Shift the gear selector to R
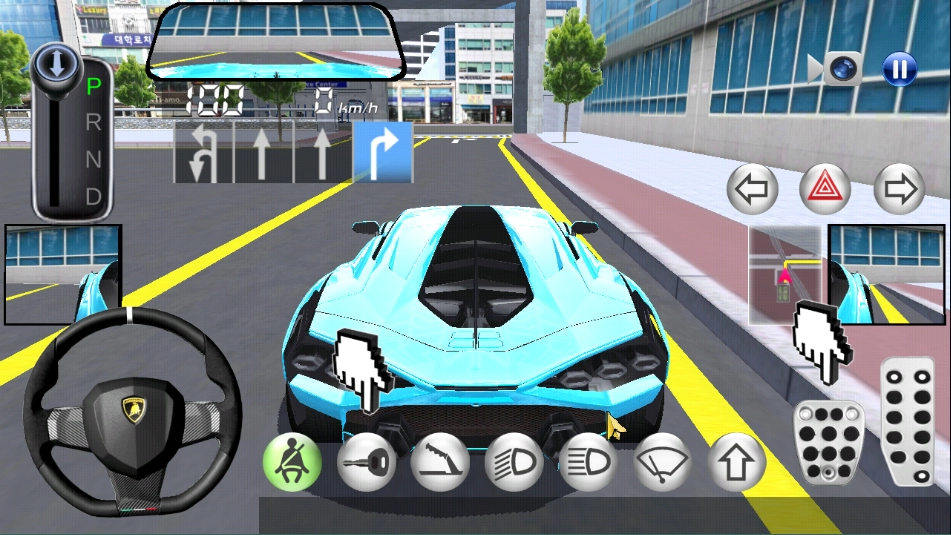Screen dimensions: 951x535 pos(93,123)
